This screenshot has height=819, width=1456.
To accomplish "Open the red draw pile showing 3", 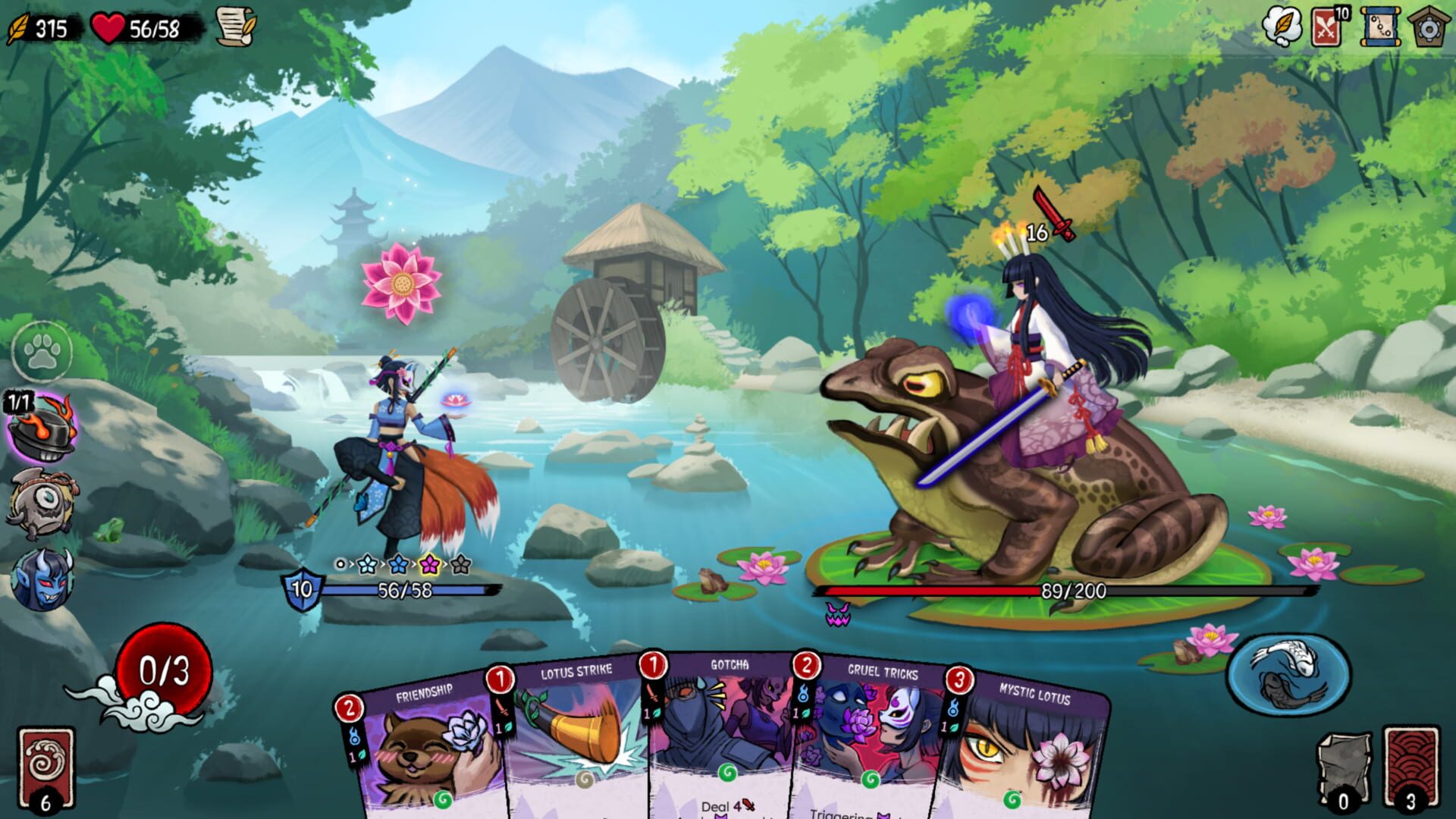I will [1412, 762].
